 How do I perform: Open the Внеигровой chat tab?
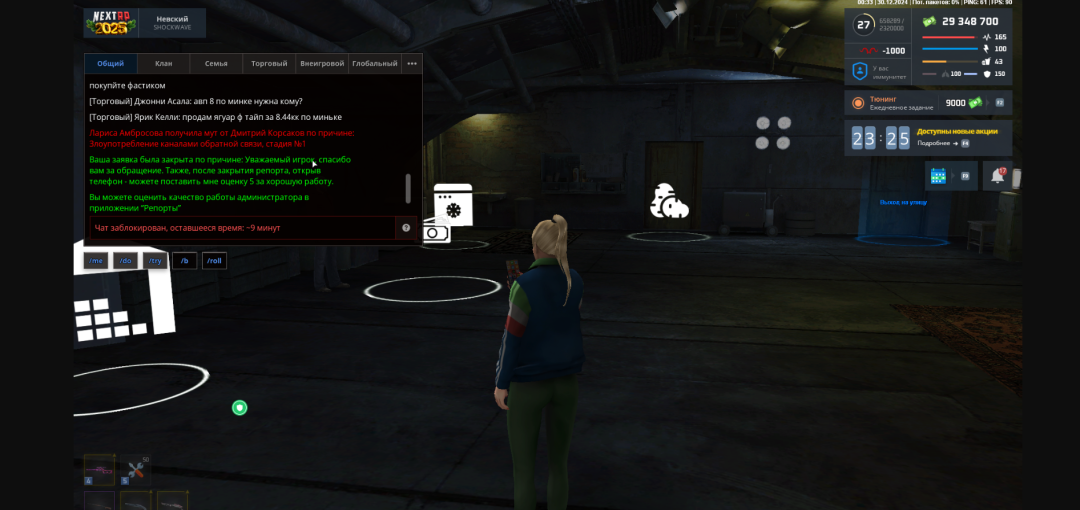(322, 63)
